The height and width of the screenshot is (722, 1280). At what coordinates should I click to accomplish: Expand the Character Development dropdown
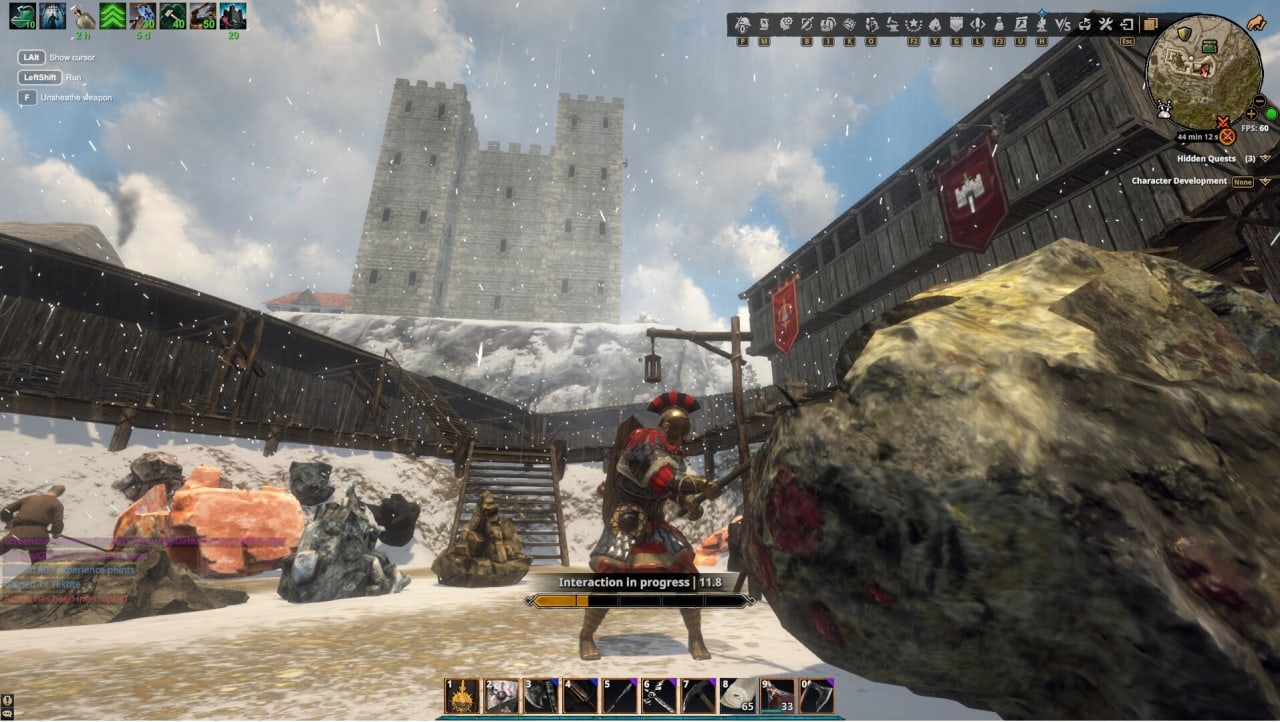coord(1265,181)
